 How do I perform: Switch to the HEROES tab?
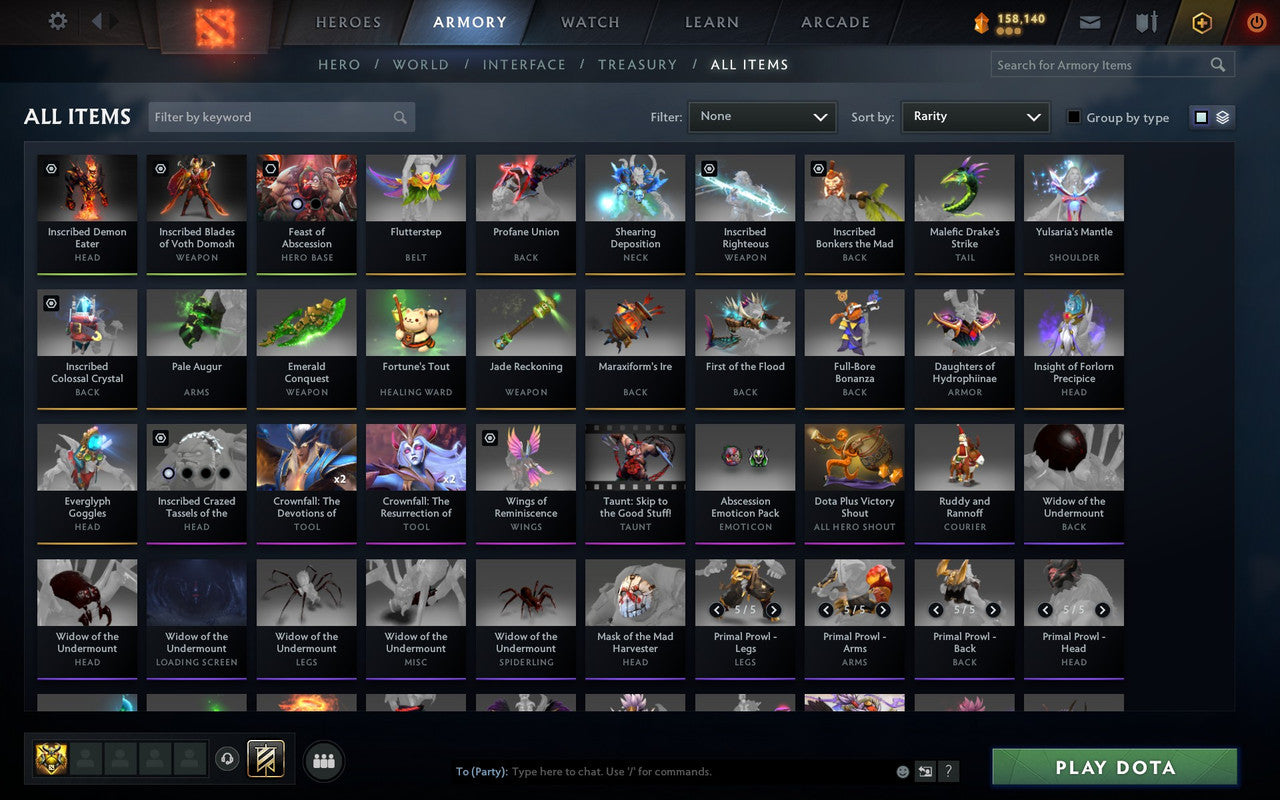[348, 22]
